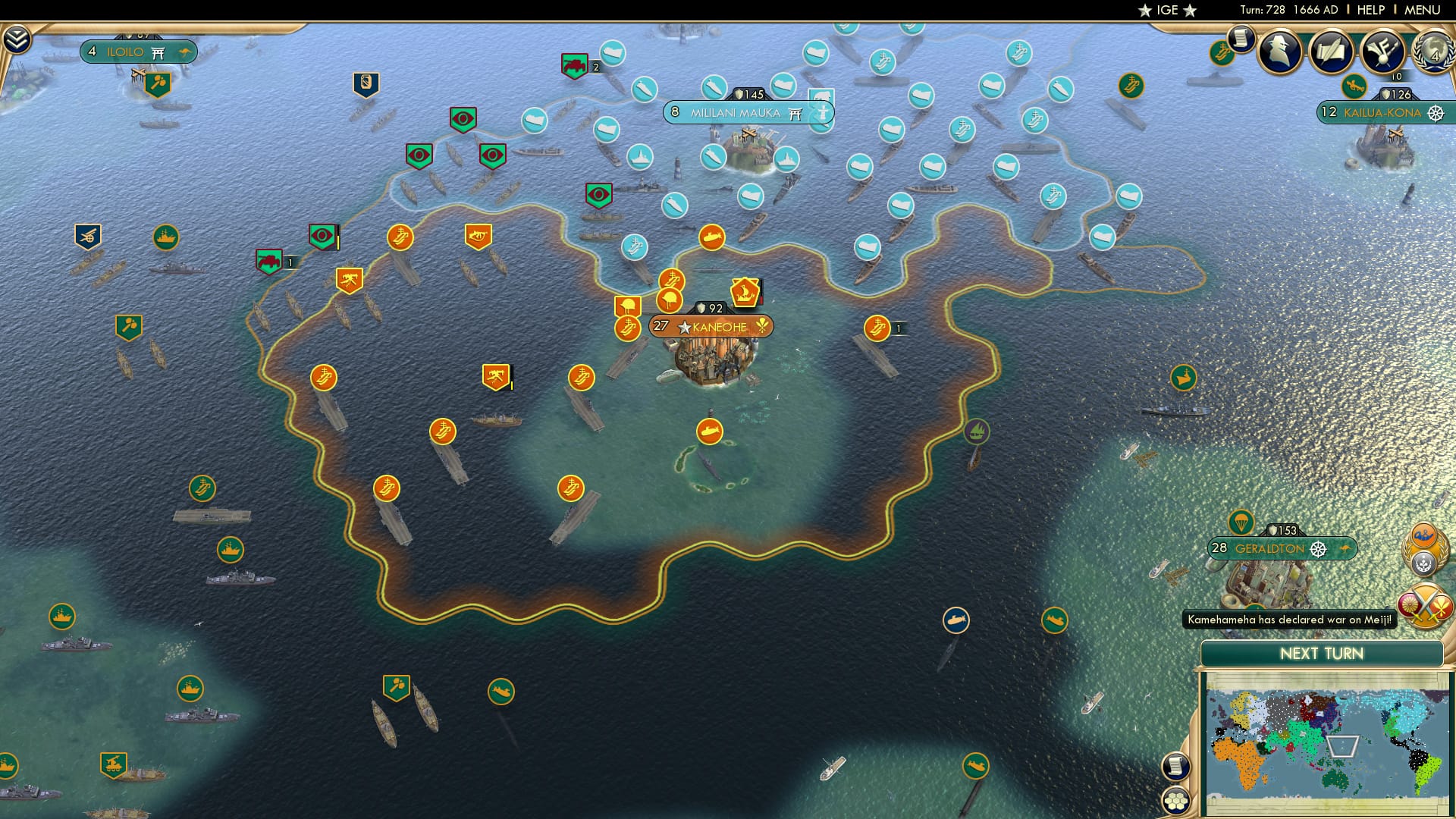Open the HELP screen
Viewport: 1456px width, 819px height.
pyautogui.click(x=1373, y=11)
